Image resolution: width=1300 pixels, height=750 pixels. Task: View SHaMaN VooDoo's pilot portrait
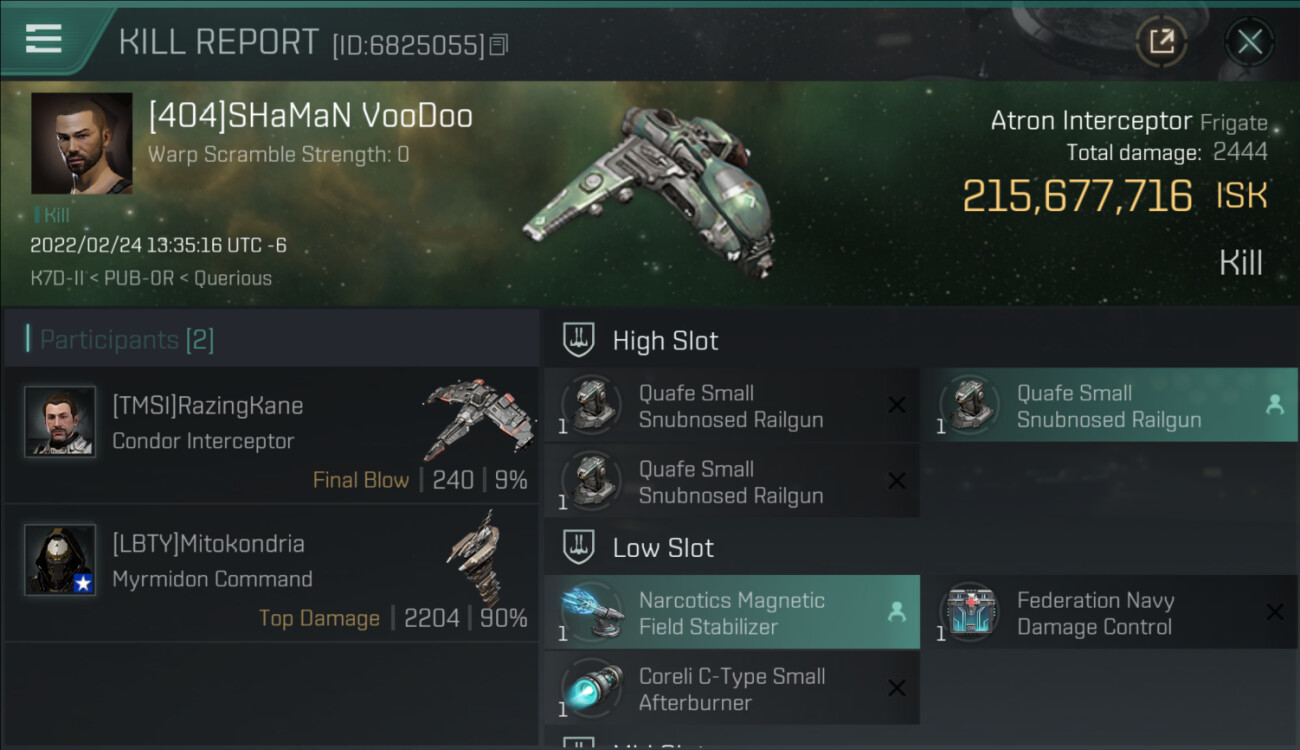[x=81, y=143]
